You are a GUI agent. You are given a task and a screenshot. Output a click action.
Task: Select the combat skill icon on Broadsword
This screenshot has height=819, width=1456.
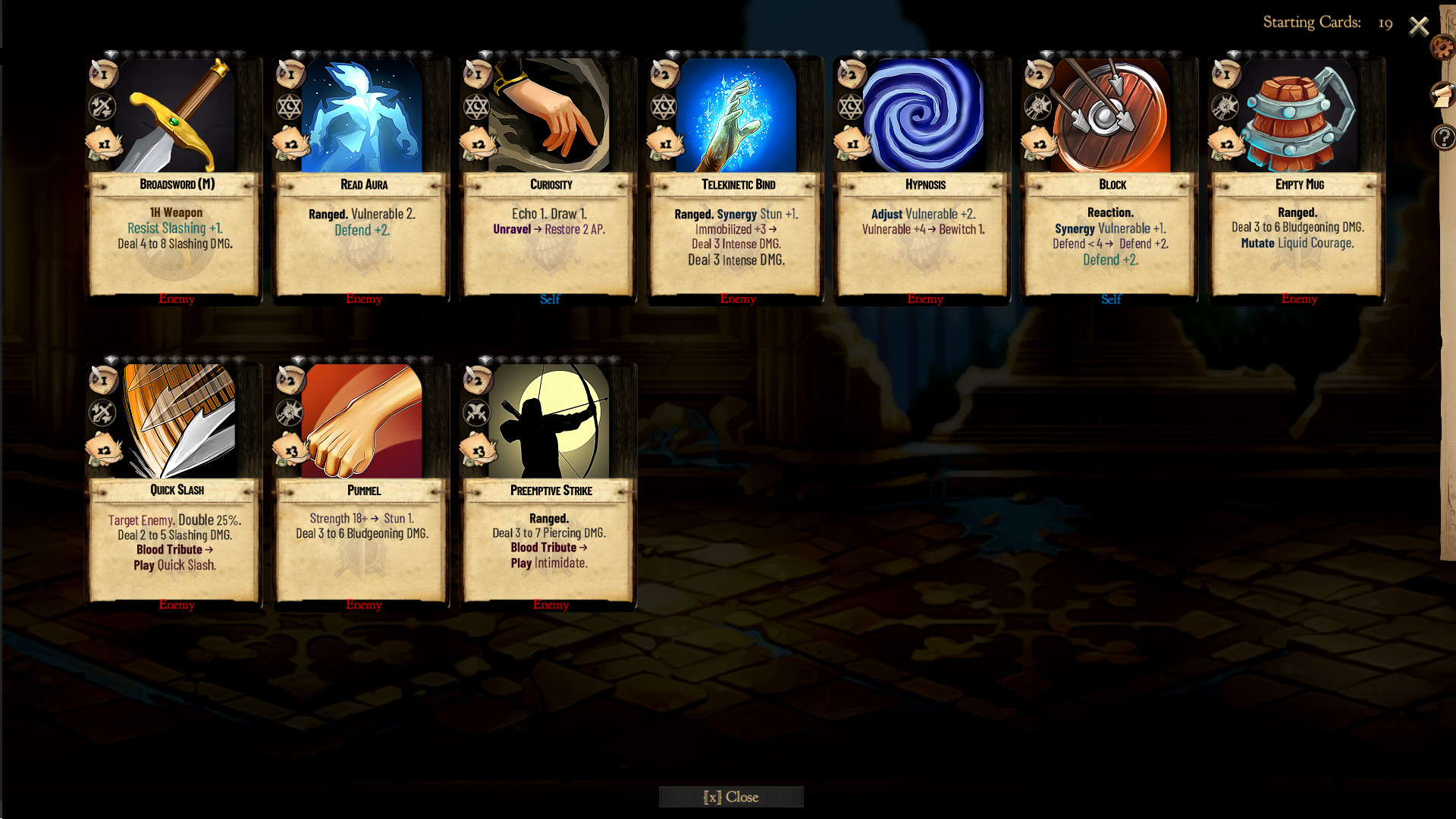tap(102, 107)
